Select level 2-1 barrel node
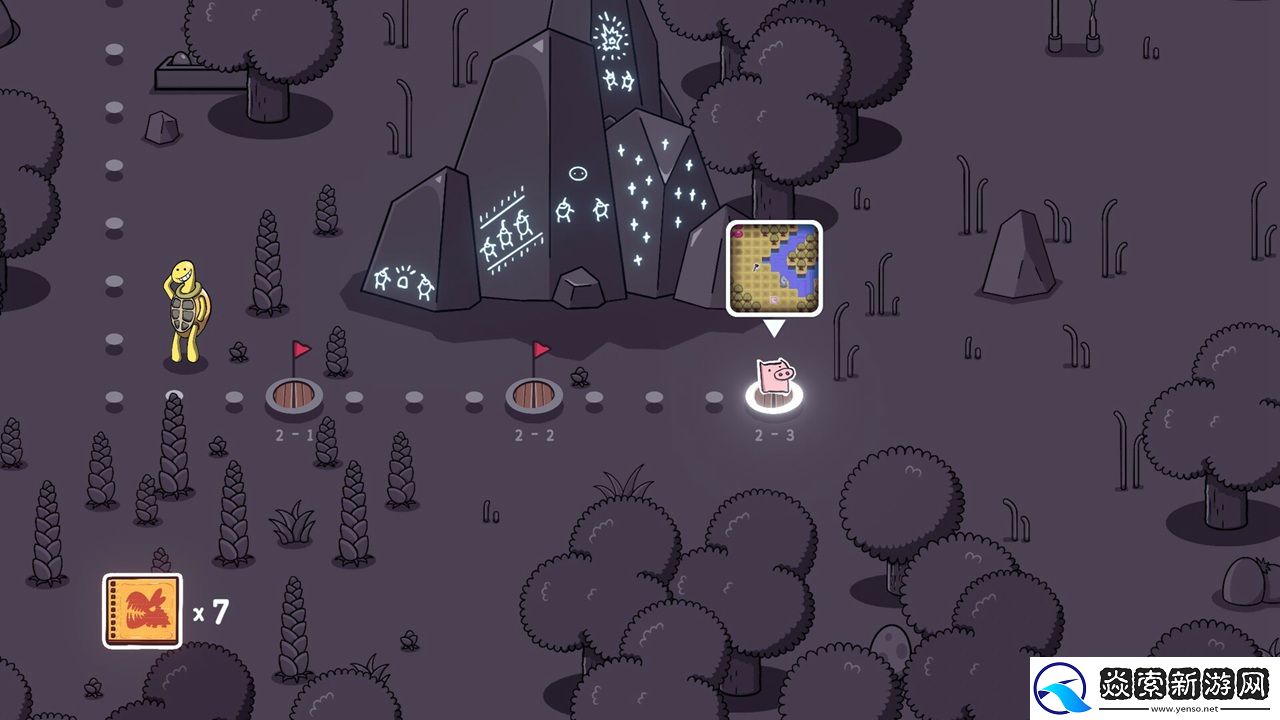Image resolution: width=1280 pixels, height=720 pixels. click(294, 396)
